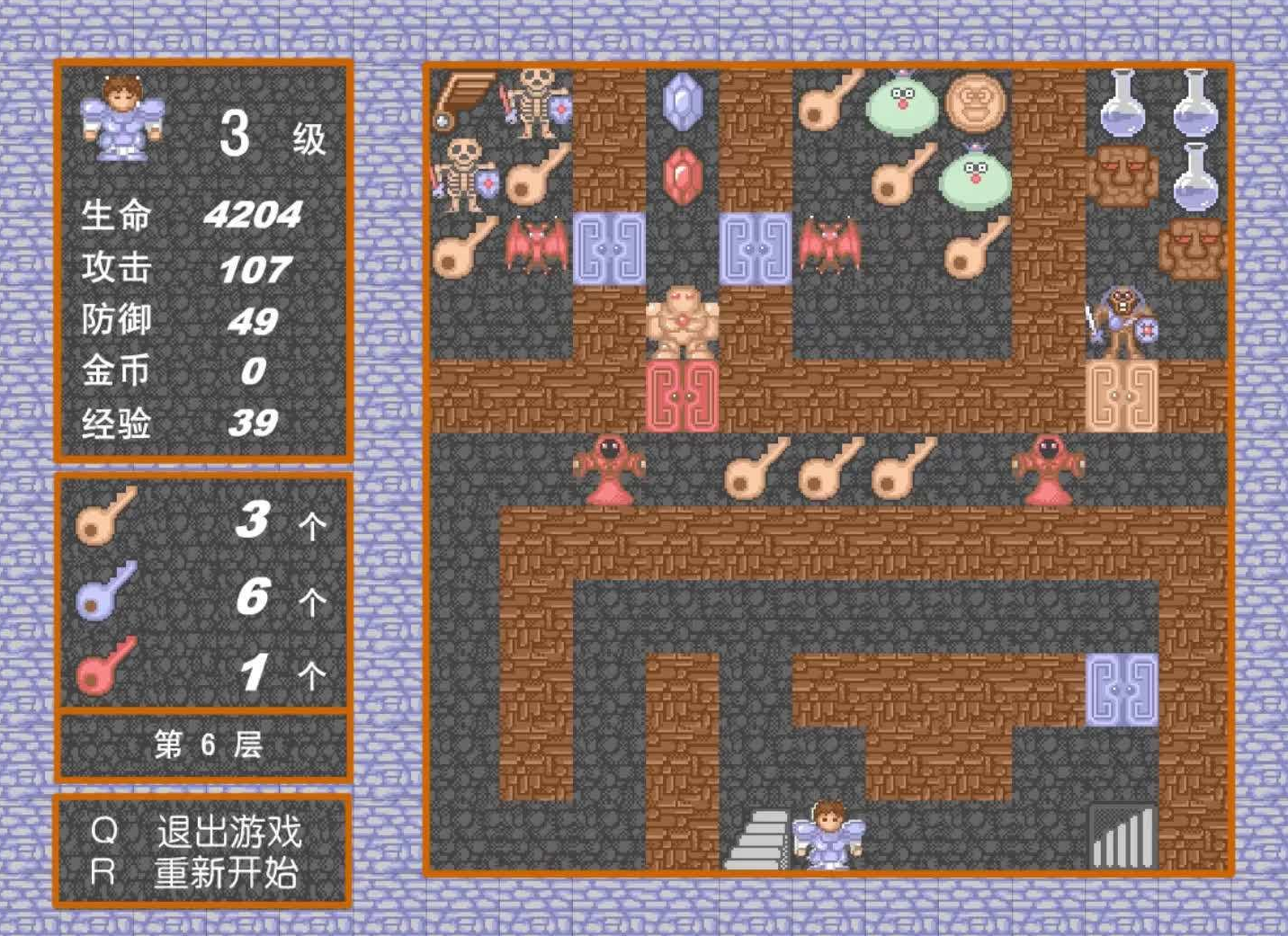Click the blue gem on the map

pyautogui.click(x=684, y=101)
